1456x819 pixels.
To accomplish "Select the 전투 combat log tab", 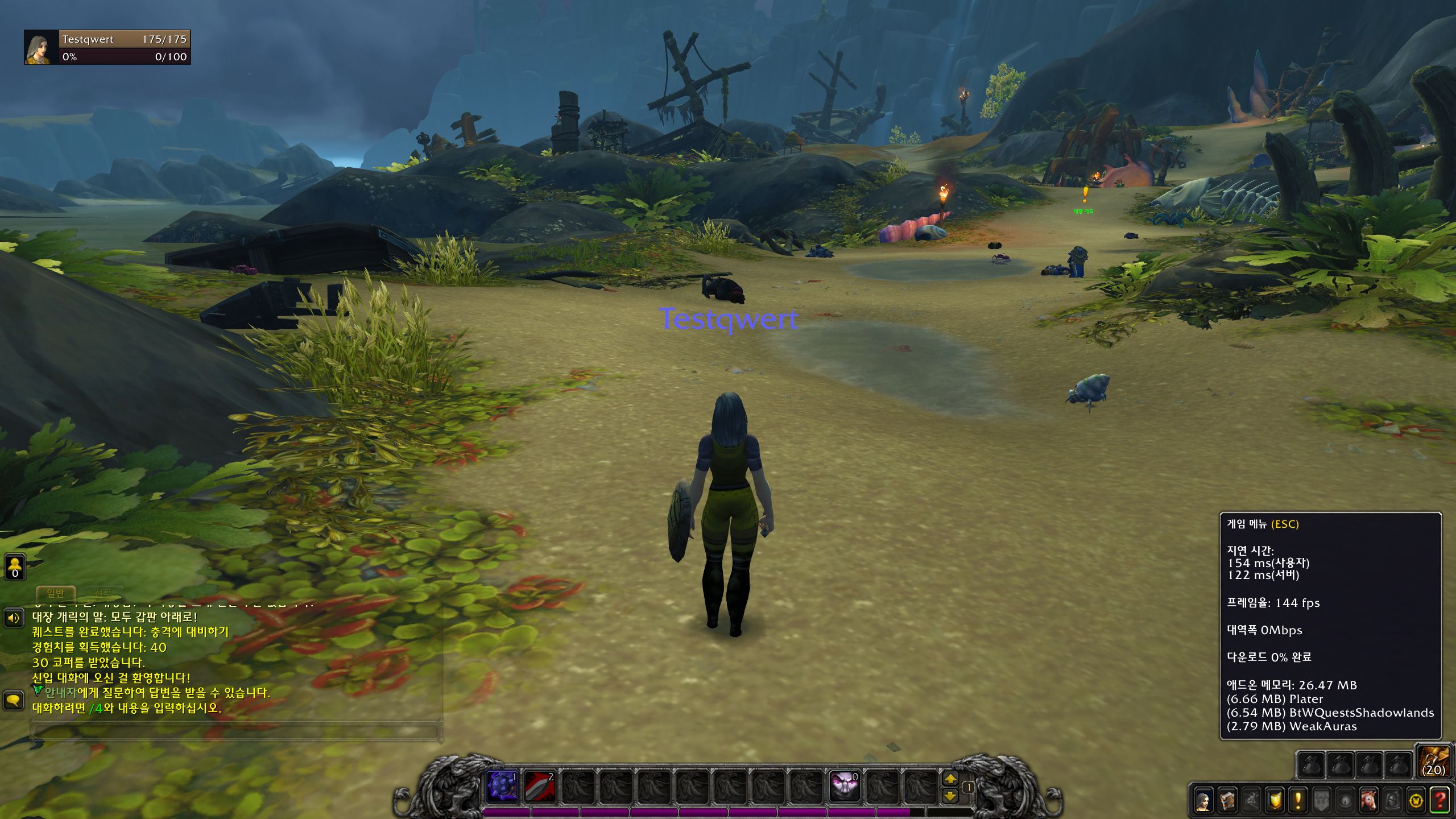I will (104, 594).
